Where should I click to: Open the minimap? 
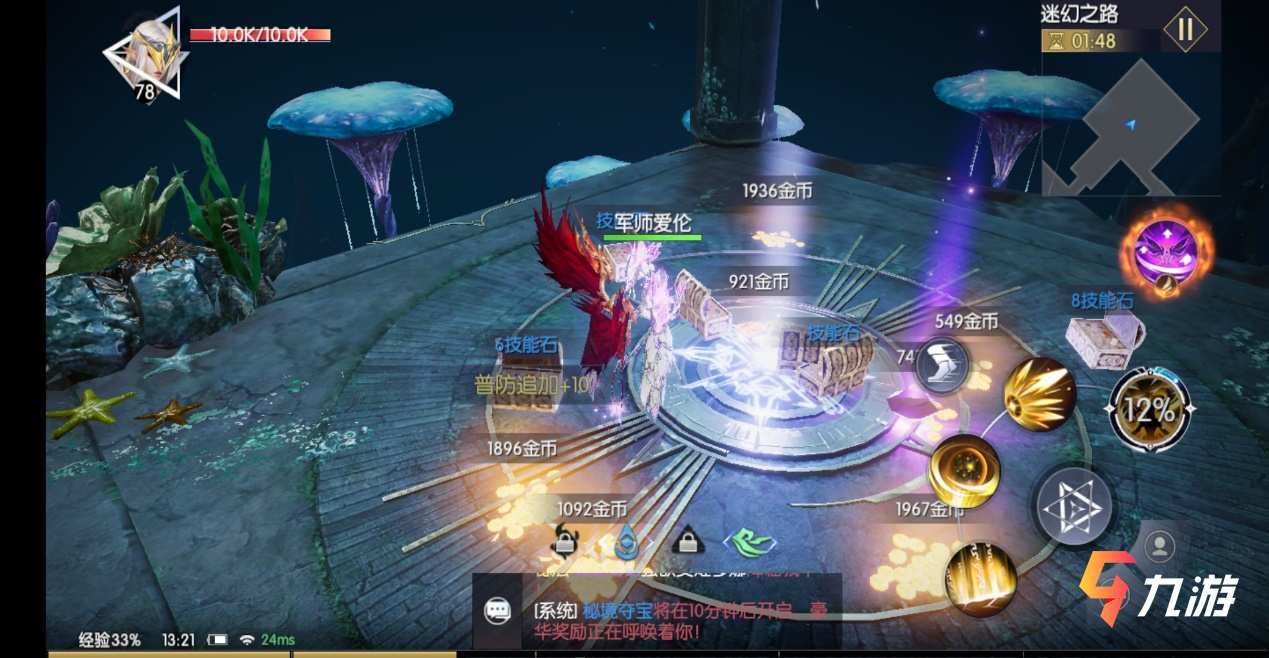pyautogui.click(x=1130, y=125)
